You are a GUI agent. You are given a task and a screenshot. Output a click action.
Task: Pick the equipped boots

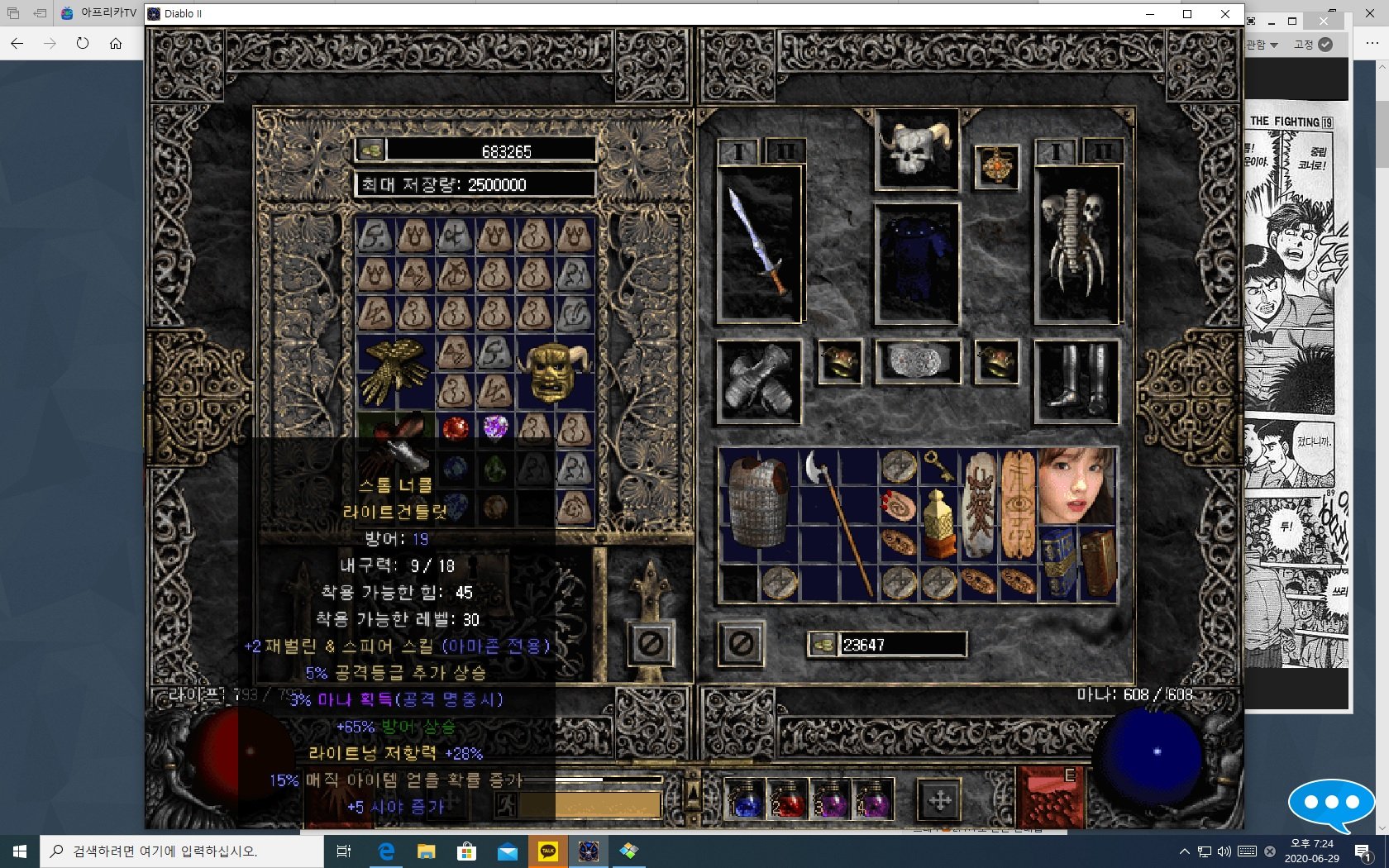click(x=1076, y=381)
